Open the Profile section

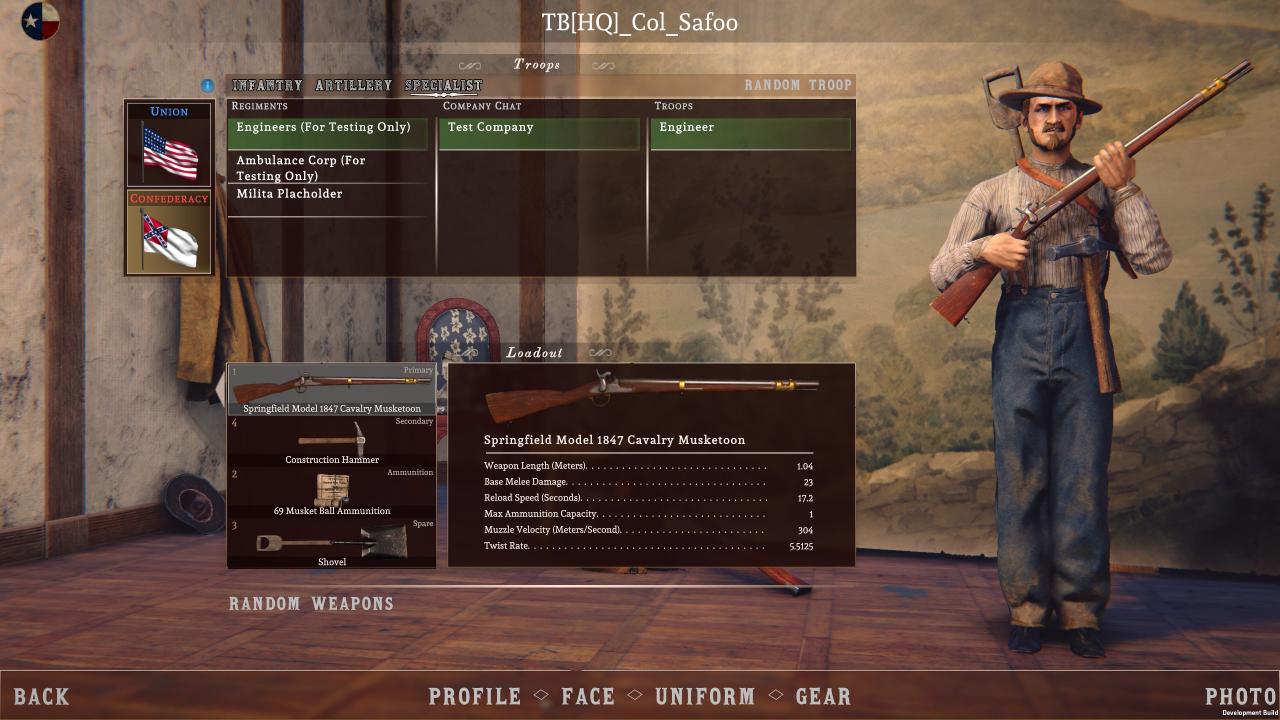click(475, 697)
